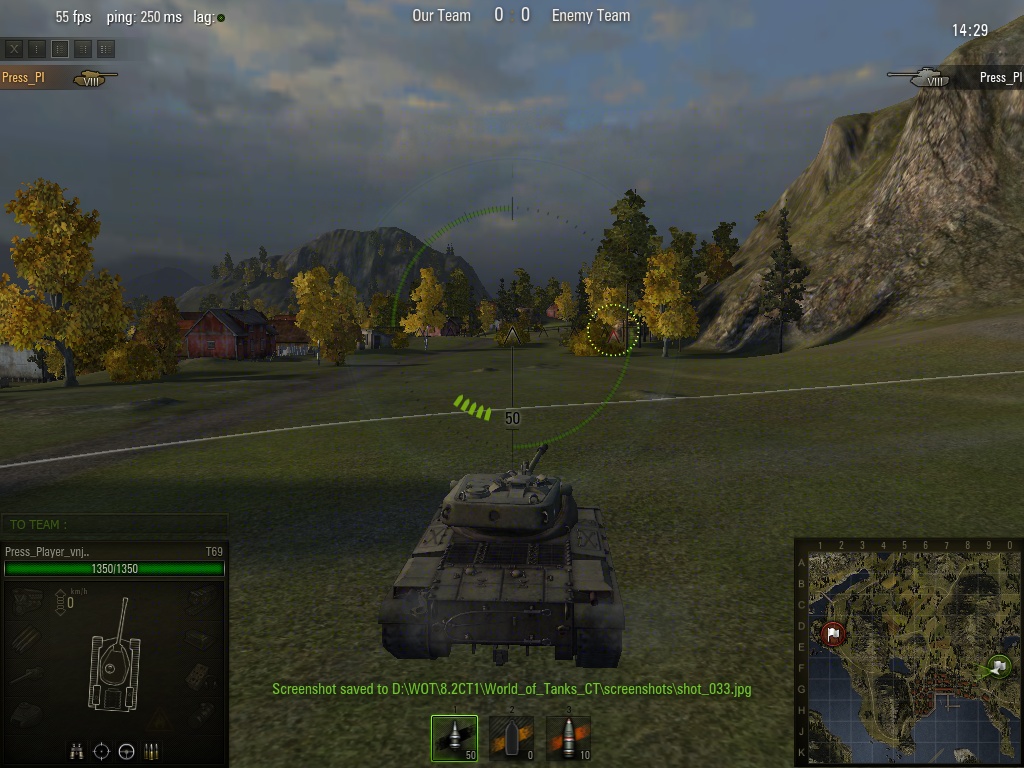Set player list to widest three-column view

click(106, 48)
